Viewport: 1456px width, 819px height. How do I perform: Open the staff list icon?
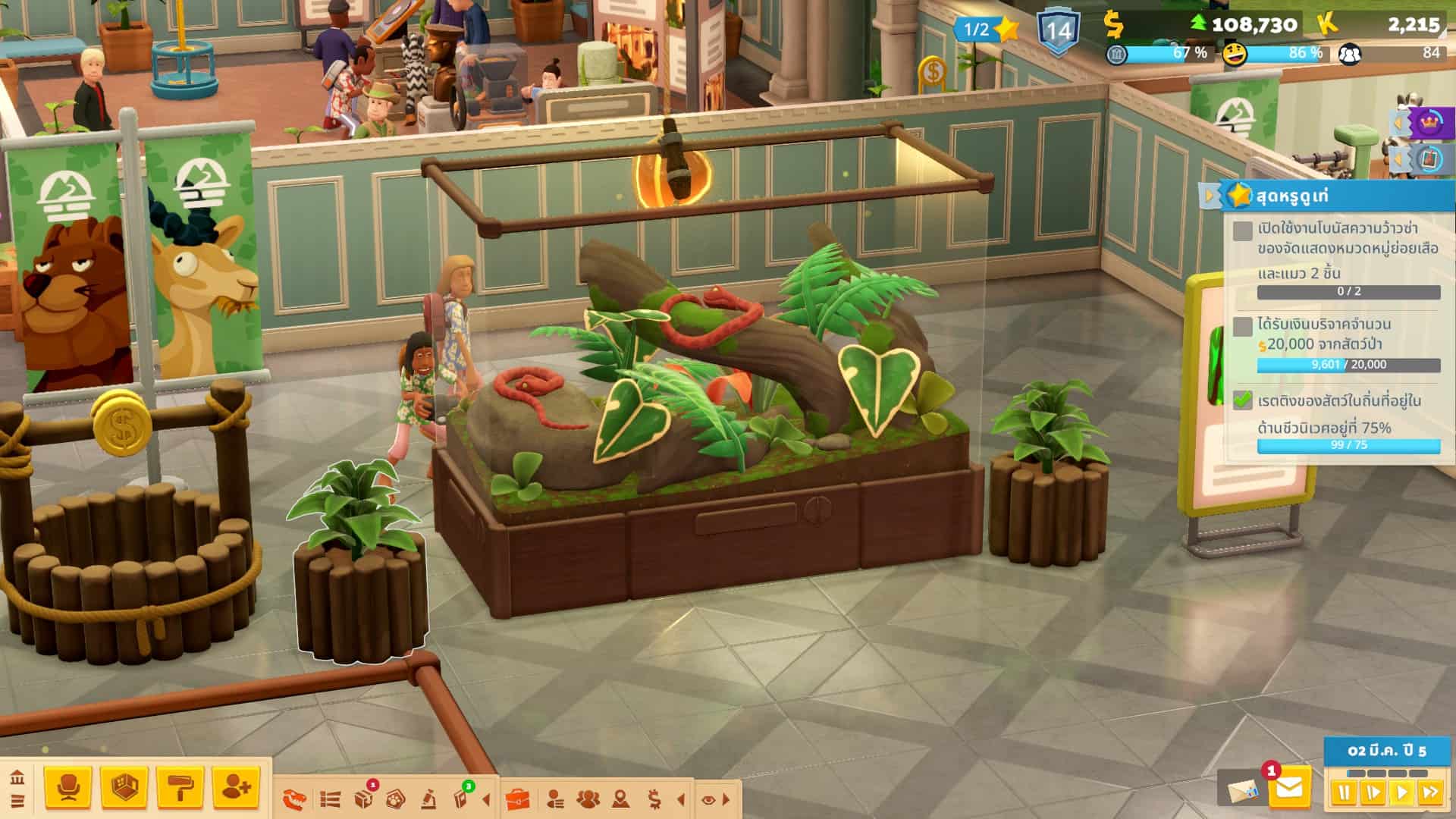(555, 799)
